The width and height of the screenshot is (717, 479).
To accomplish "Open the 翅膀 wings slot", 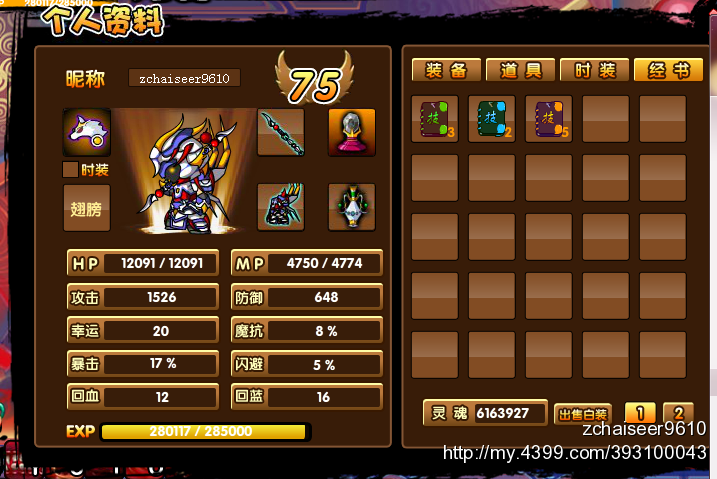I will (87, 208).
